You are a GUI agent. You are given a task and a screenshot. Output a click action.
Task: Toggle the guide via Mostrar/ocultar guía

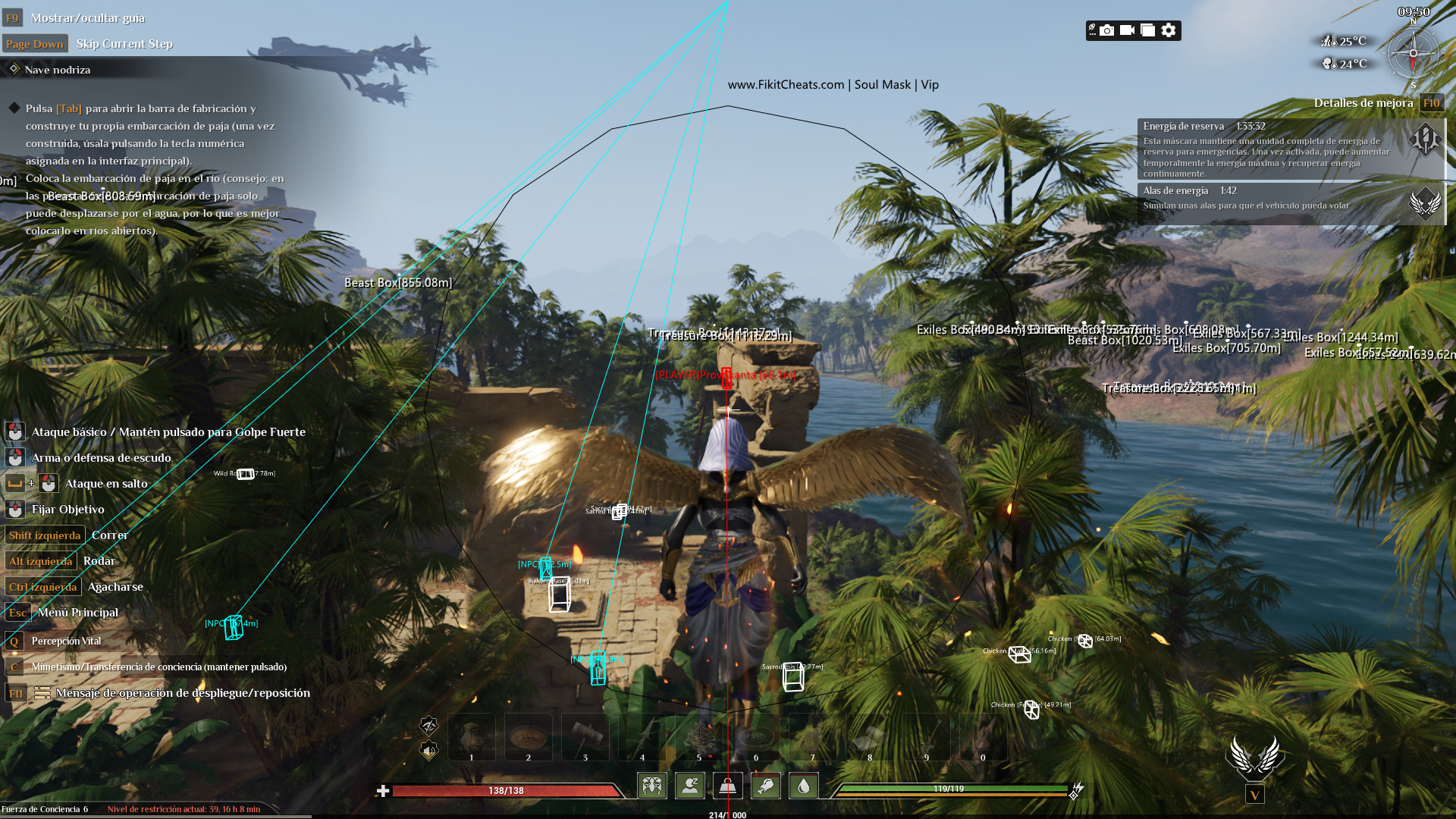pos(83,17)
